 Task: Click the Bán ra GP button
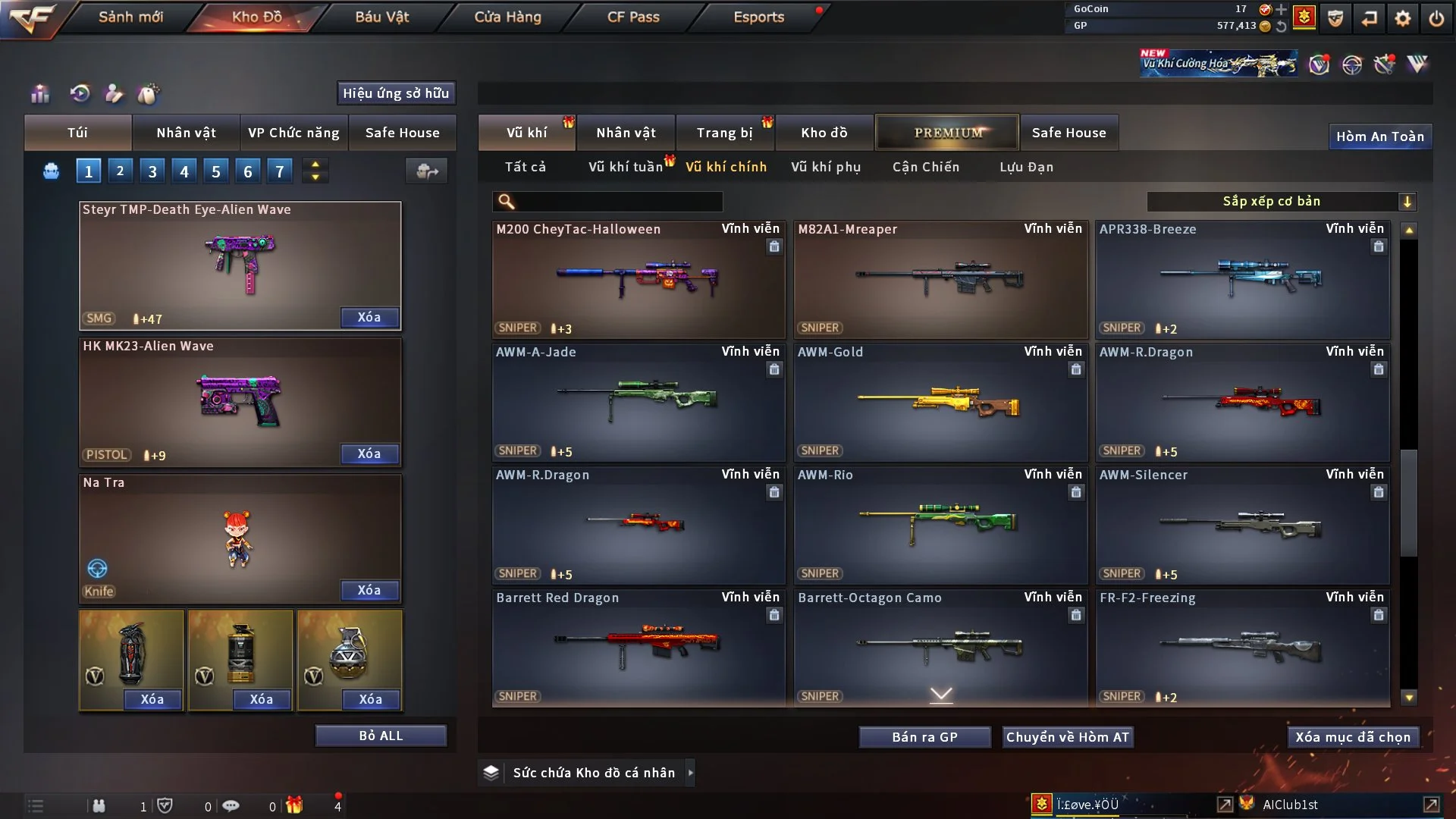tap(924, 737)
